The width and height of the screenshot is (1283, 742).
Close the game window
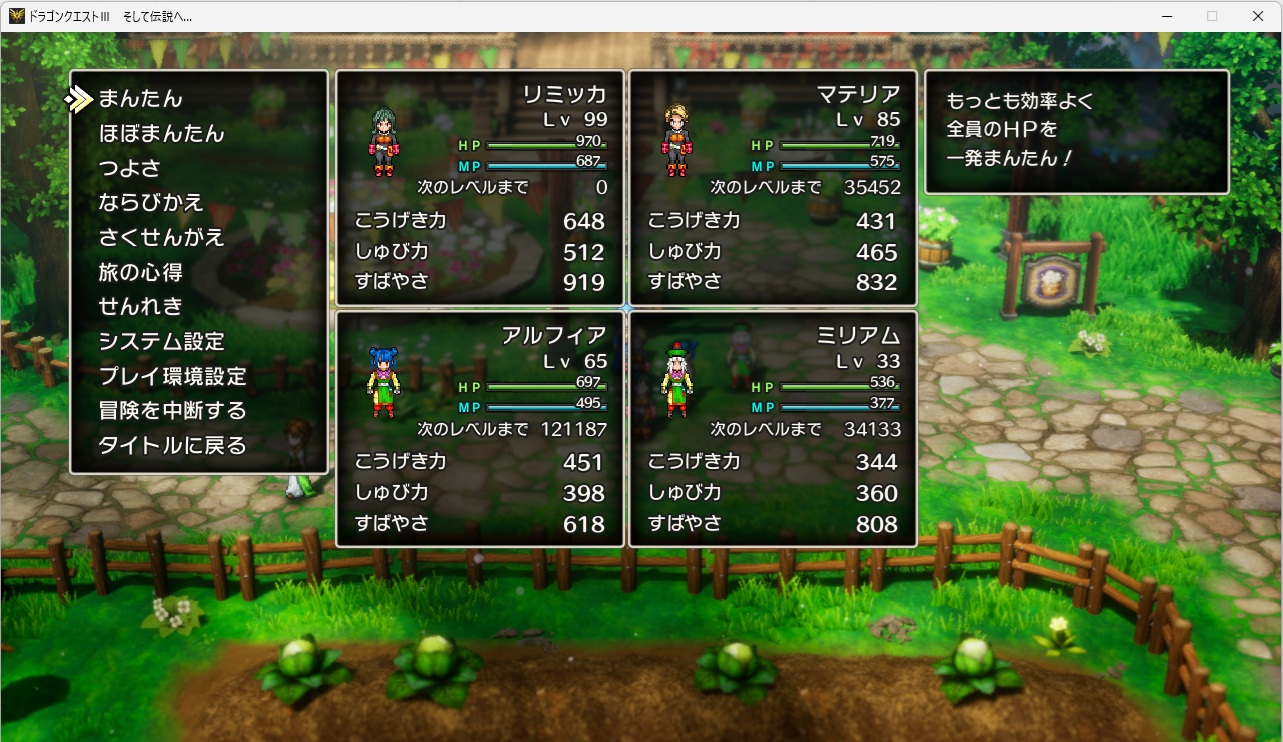coord(1258,16)
